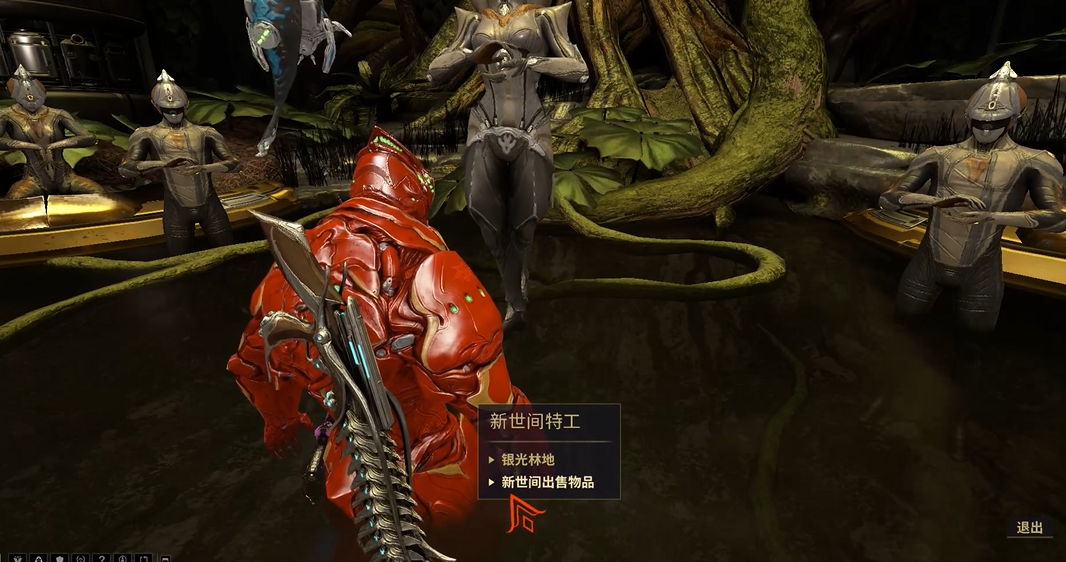Image resolution: width=1066 pixels, height=562 pixels.
Task: Open 新世间出售物品 offerings list
Action: coord(547,483)
